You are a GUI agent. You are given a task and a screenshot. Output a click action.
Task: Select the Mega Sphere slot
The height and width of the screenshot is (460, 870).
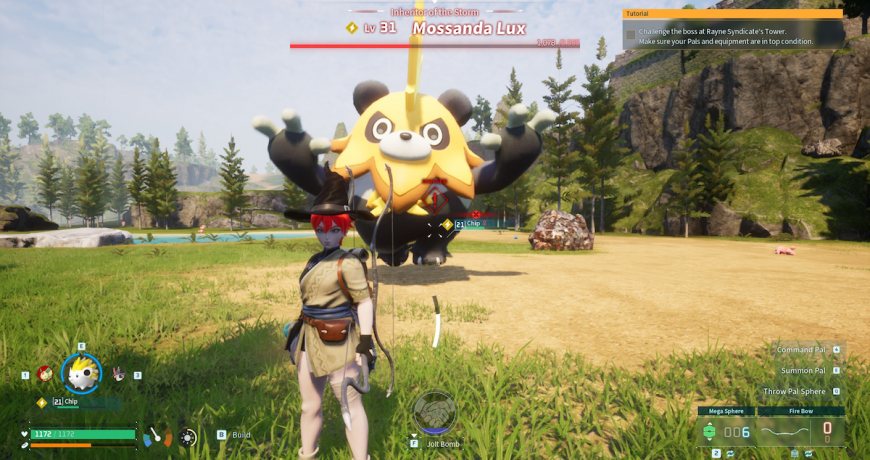tap(726, 430)
